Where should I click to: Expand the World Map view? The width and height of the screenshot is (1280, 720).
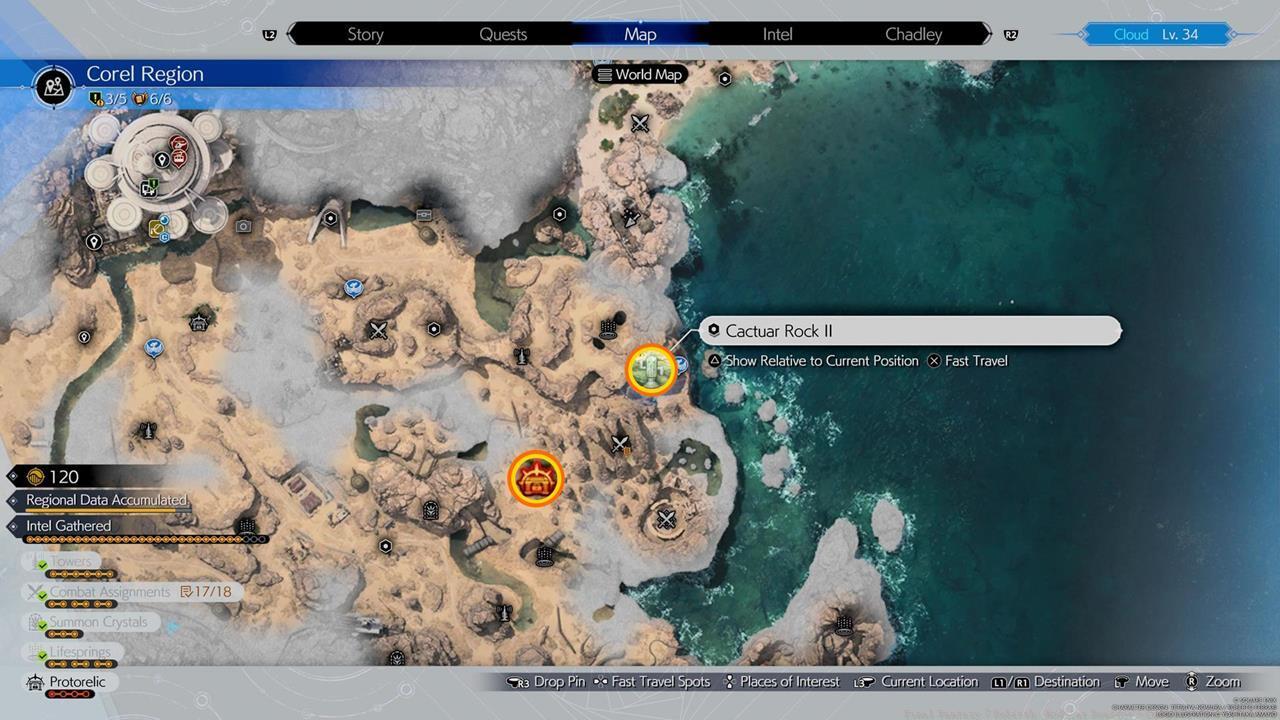639,73
